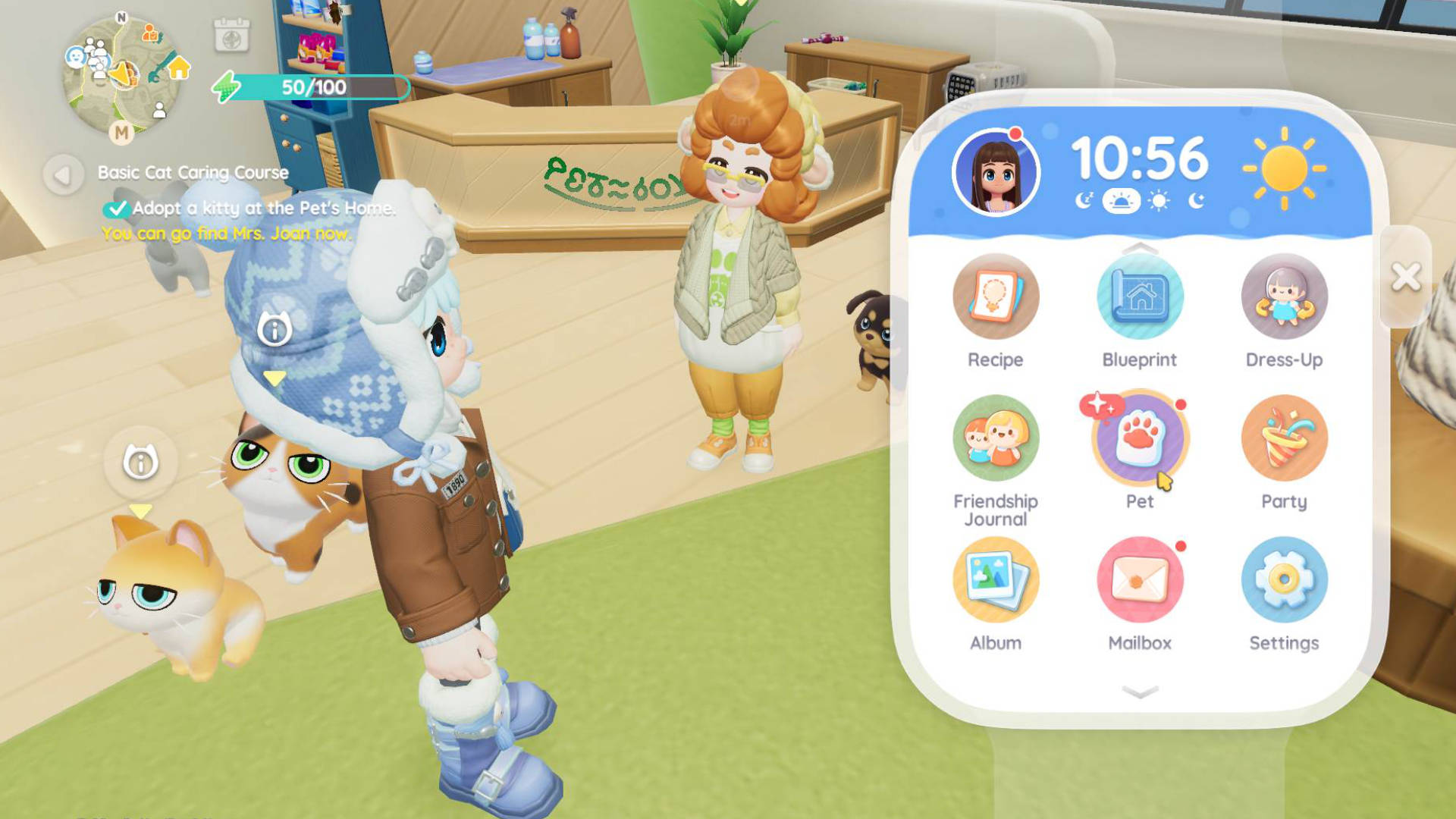Collapse the quest tracker with the left arrow

point(63,175)
